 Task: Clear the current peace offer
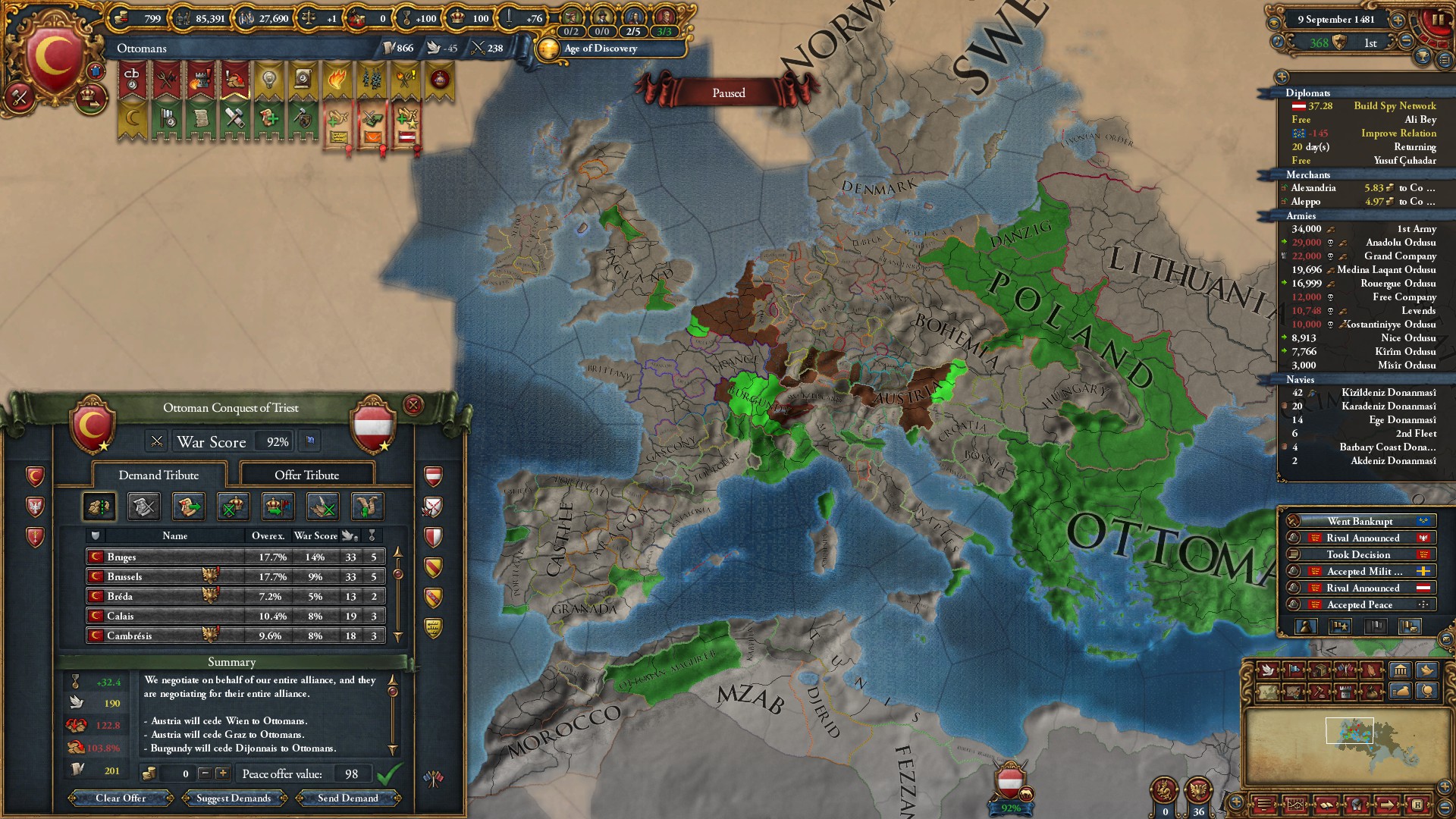pyautogui.click(x=121, y=798)
